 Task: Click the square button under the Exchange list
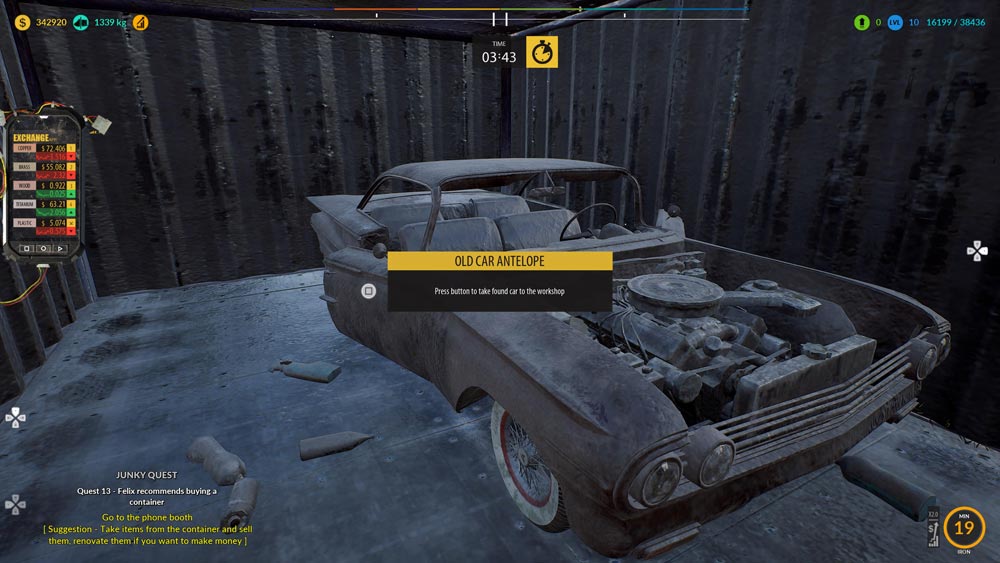[26, 247]
